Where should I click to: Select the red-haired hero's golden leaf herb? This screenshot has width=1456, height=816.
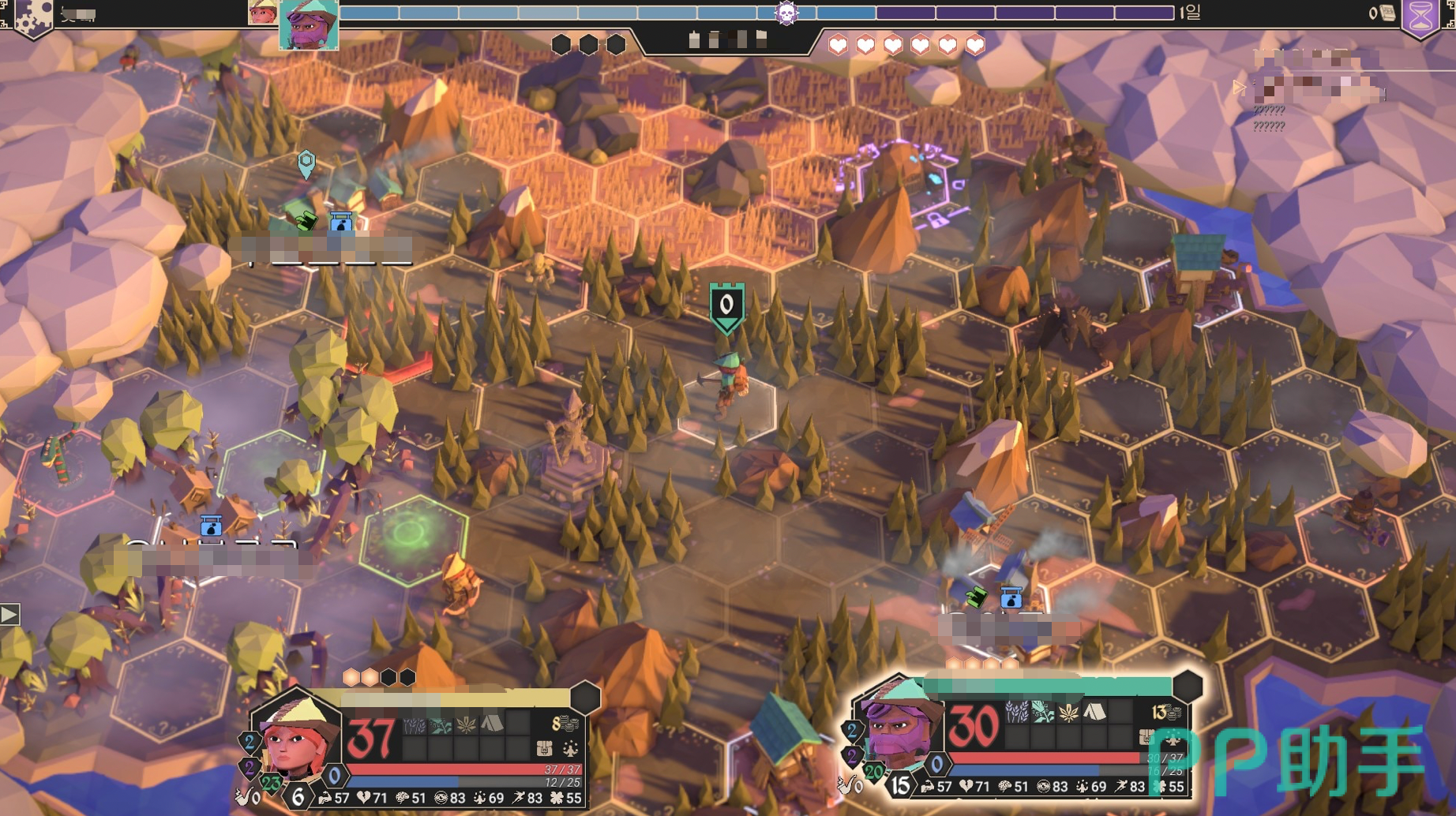tap(466, 723)
